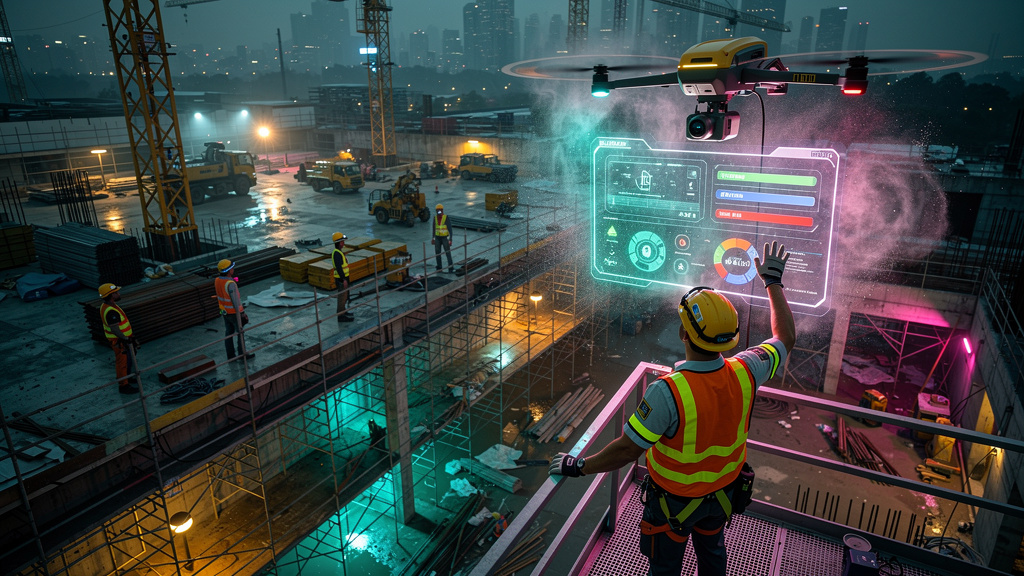This screenshot has width=1024, height=576.
Task: Click the red flame circle icon
Action: 682,242
